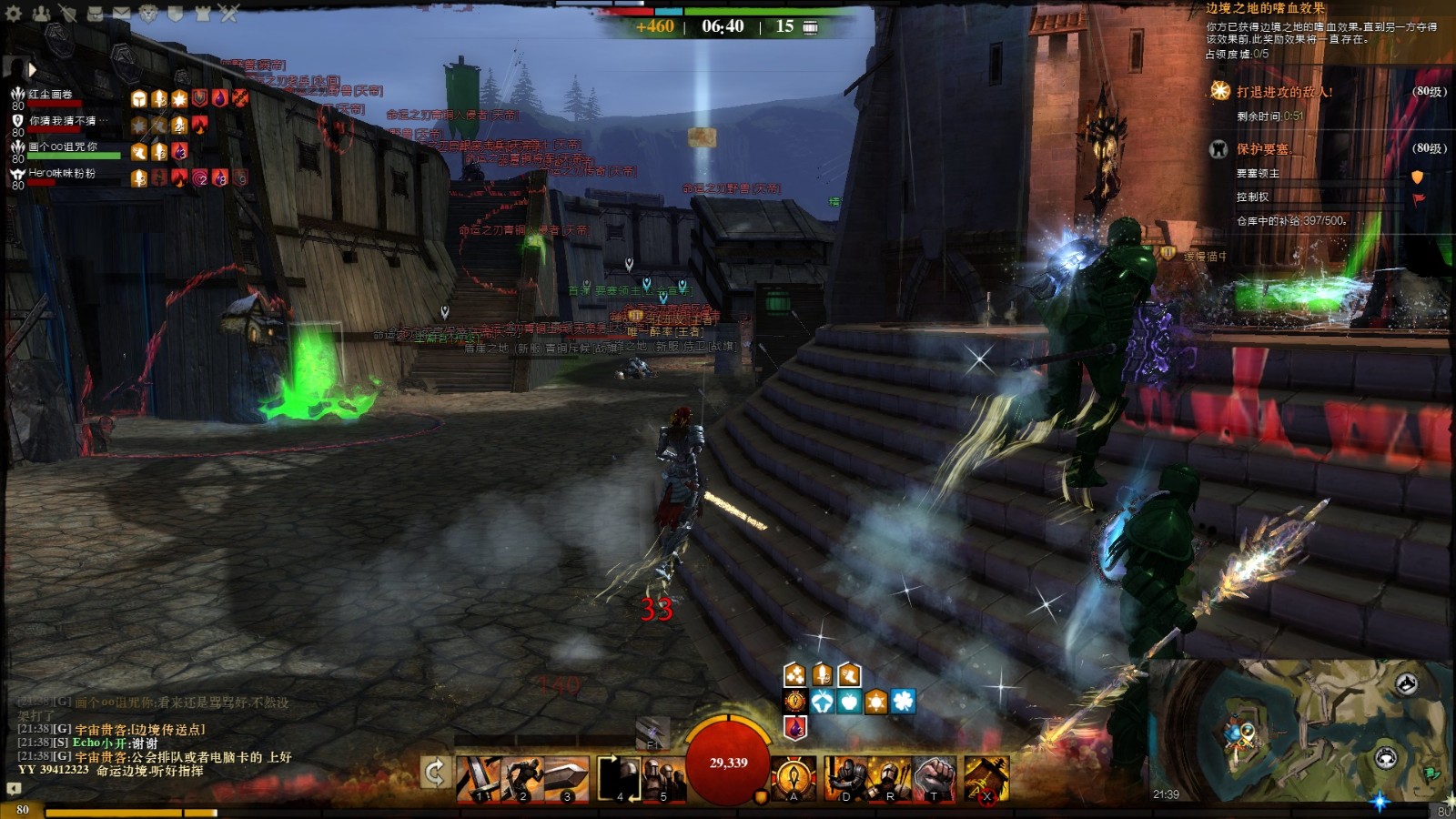Open the gear-shaped game menu
The width and height of the screenshot is (1456, 819).
(x=14, y=14)
